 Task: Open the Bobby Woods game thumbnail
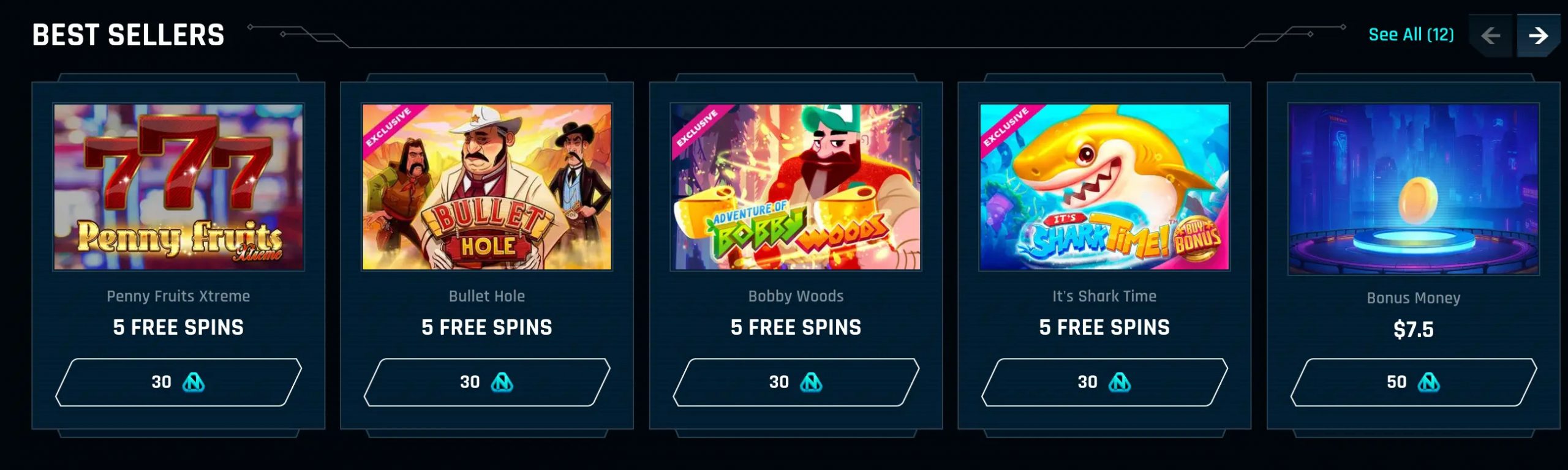tap(796, 187)
